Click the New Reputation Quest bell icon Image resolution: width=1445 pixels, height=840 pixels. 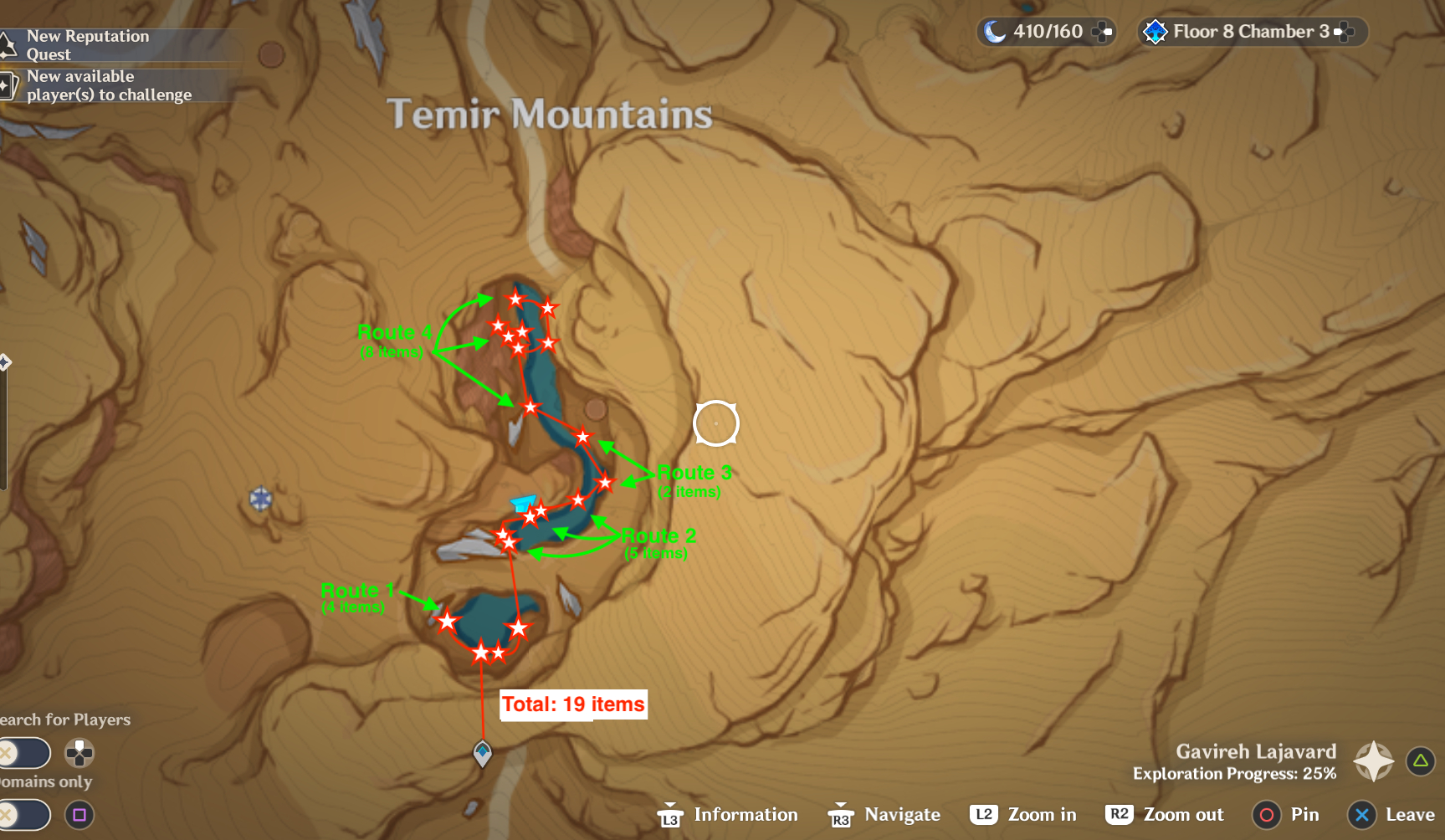7,44
